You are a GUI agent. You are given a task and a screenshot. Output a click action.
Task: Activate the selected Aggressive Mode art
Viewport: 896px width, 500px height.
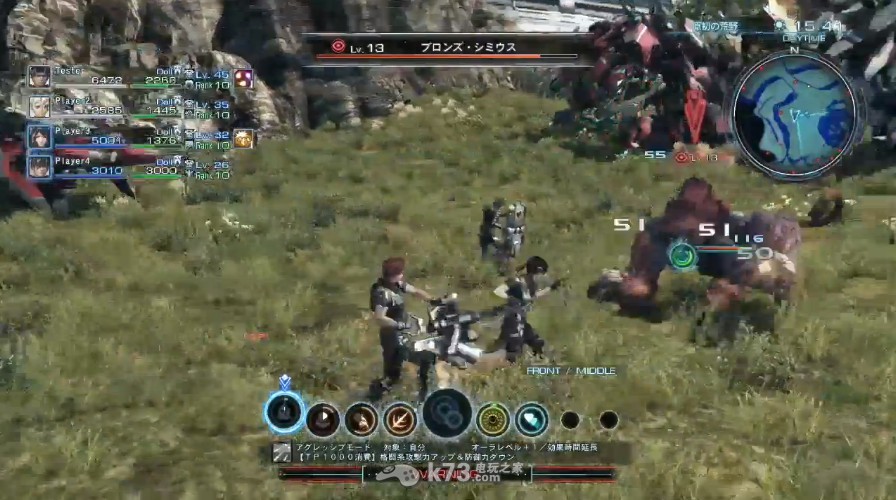[285, 412]
